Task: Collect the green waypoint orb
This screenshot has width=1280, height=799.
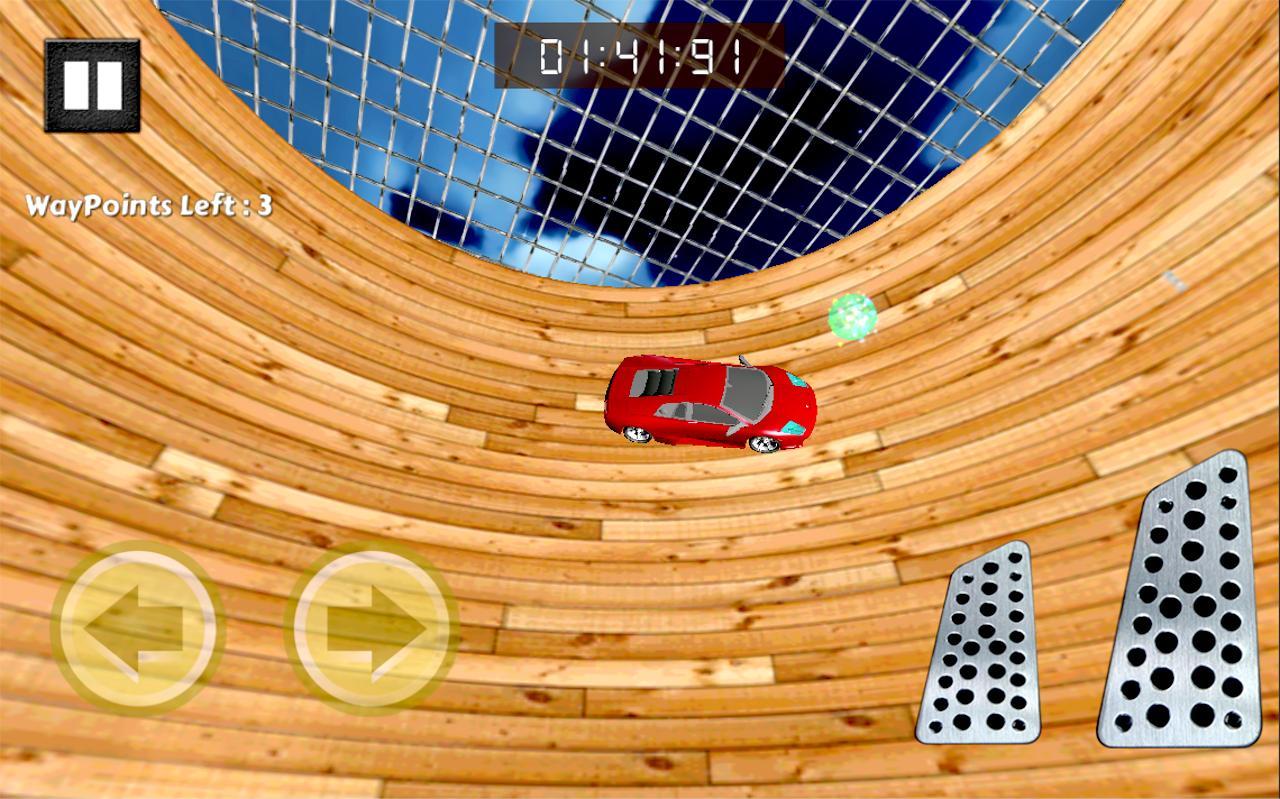Action: click(852, 316)
